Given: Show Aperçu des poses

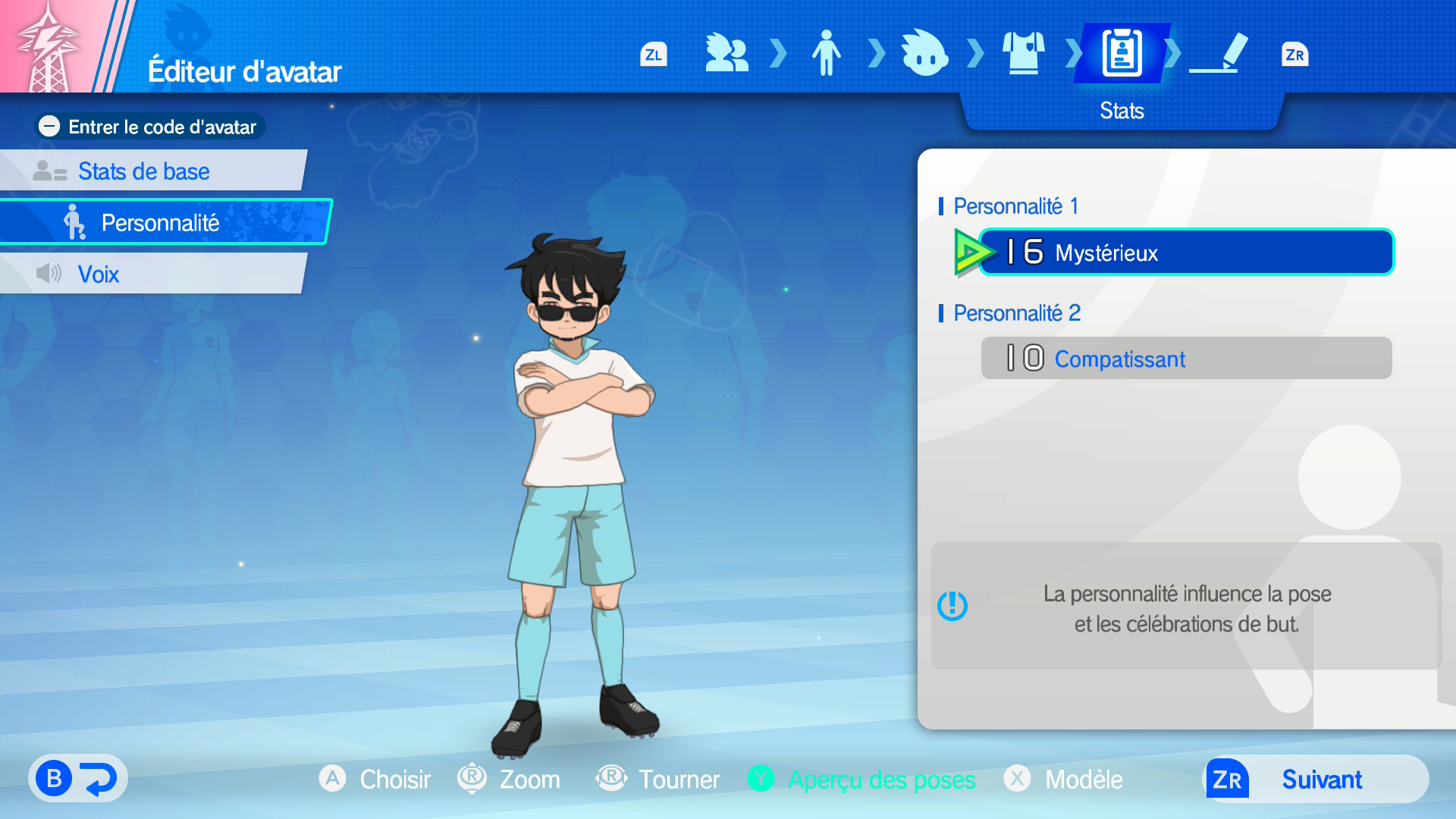Looking at the screenshot, I should 861,780.
